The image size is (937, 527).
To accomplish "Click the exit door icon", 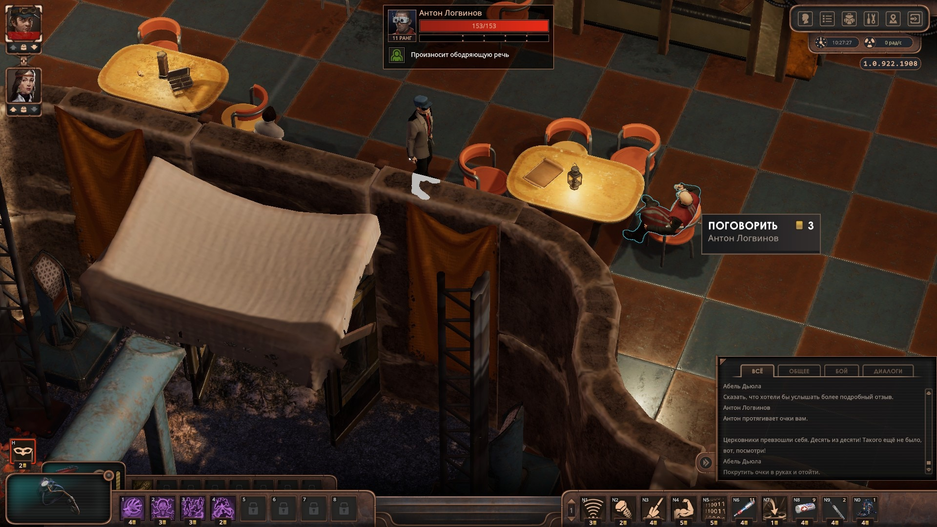I will [x=914, y=18].
